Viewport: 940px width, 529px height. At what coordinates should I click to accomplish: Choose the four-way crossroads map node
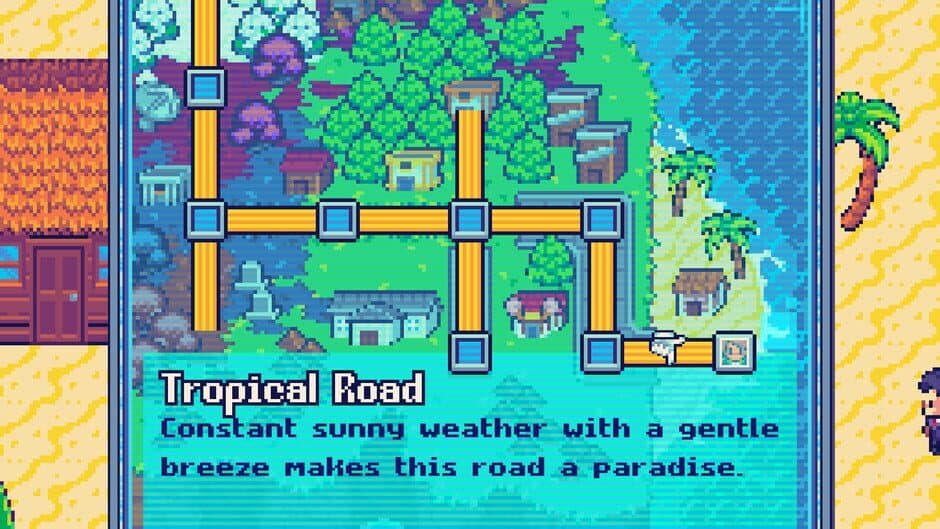469,220
